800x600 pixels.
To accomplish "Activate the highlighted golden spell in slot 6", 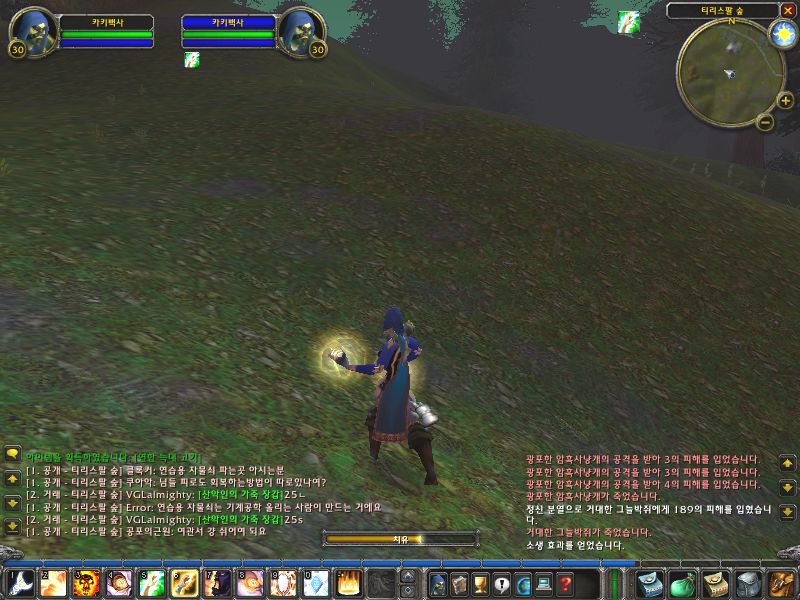I will (185, 582).
